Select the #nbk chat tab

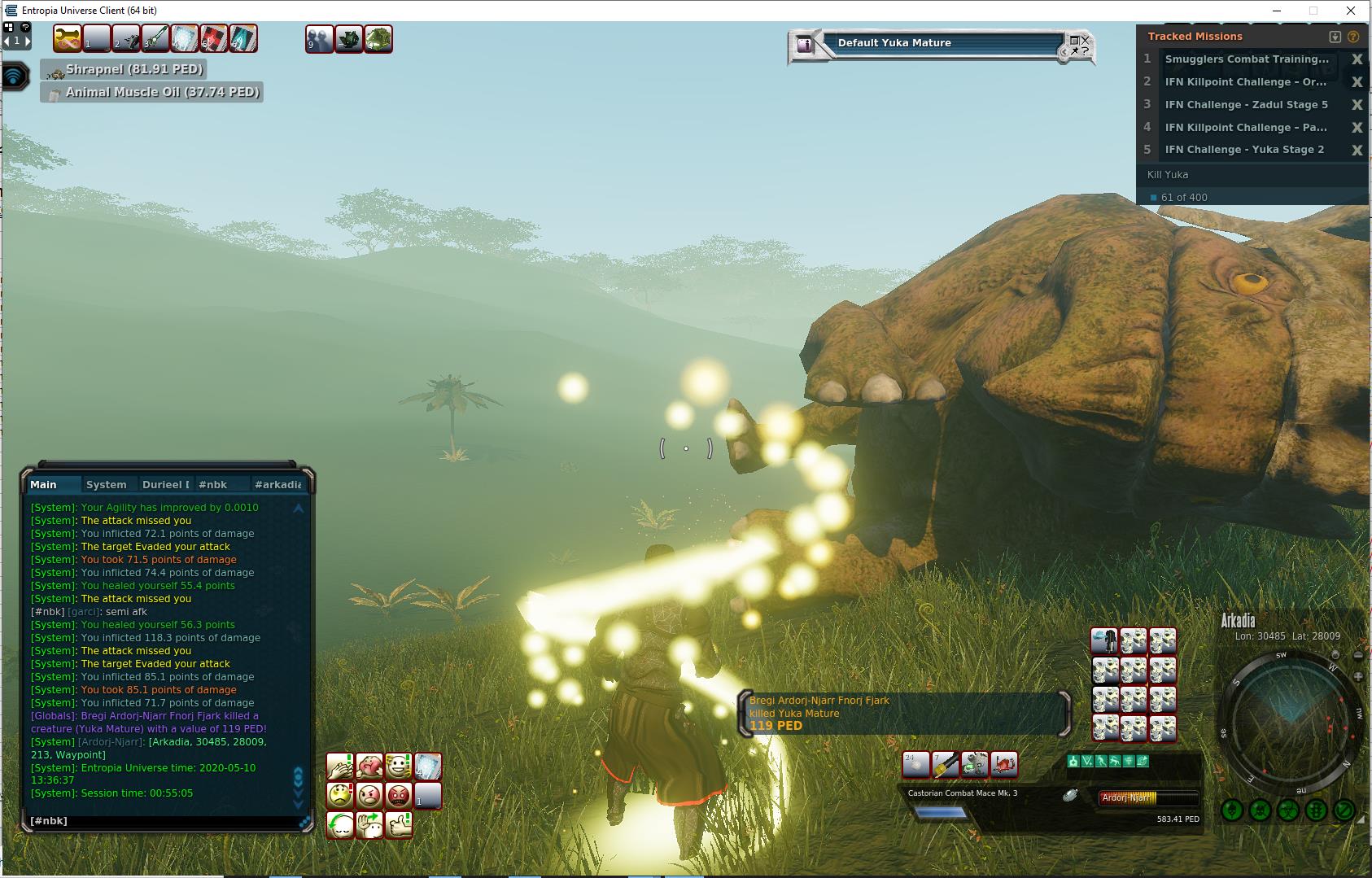(213, 485)
